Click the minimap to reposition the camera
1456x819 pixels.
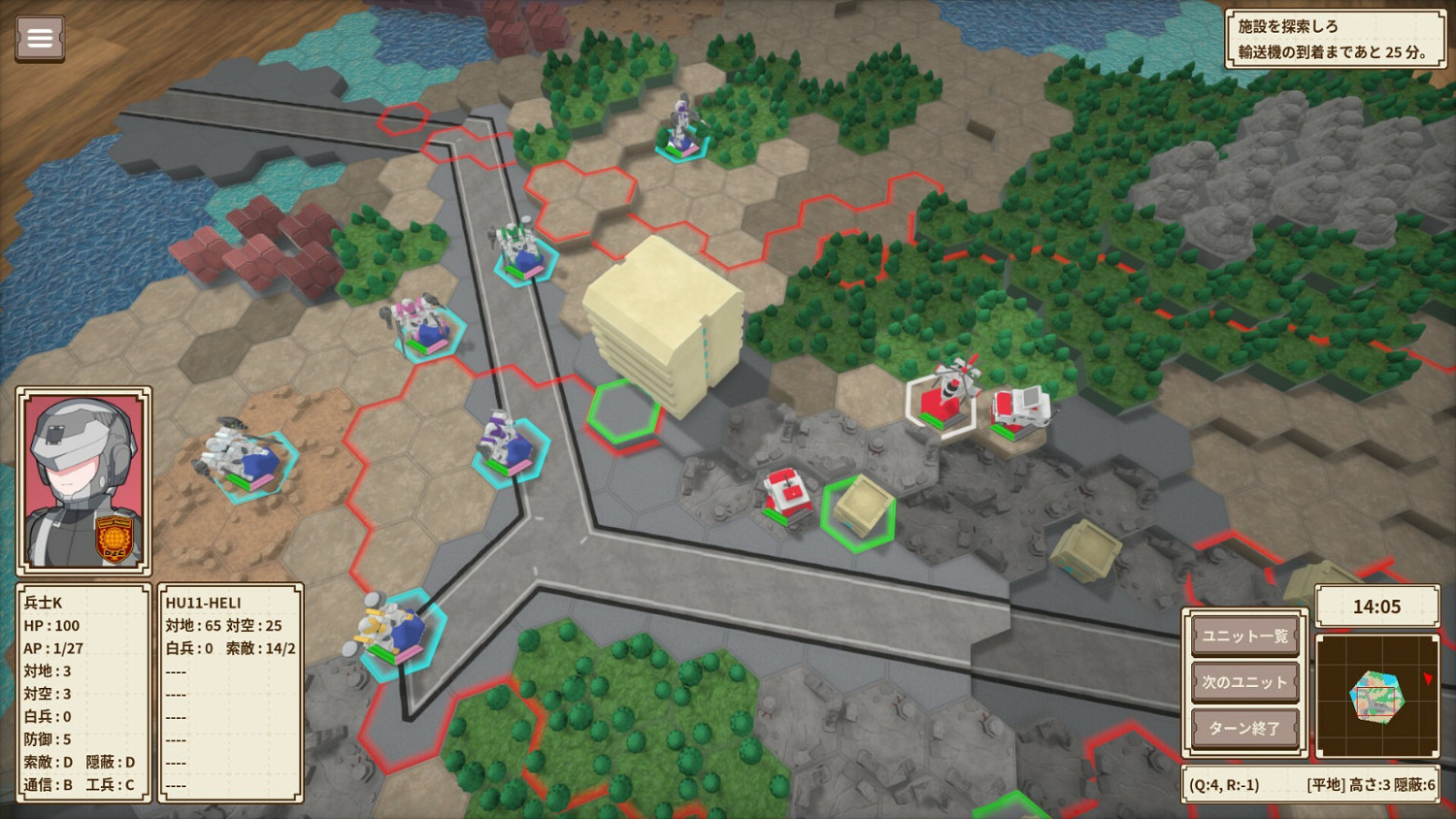point(1376,695)
